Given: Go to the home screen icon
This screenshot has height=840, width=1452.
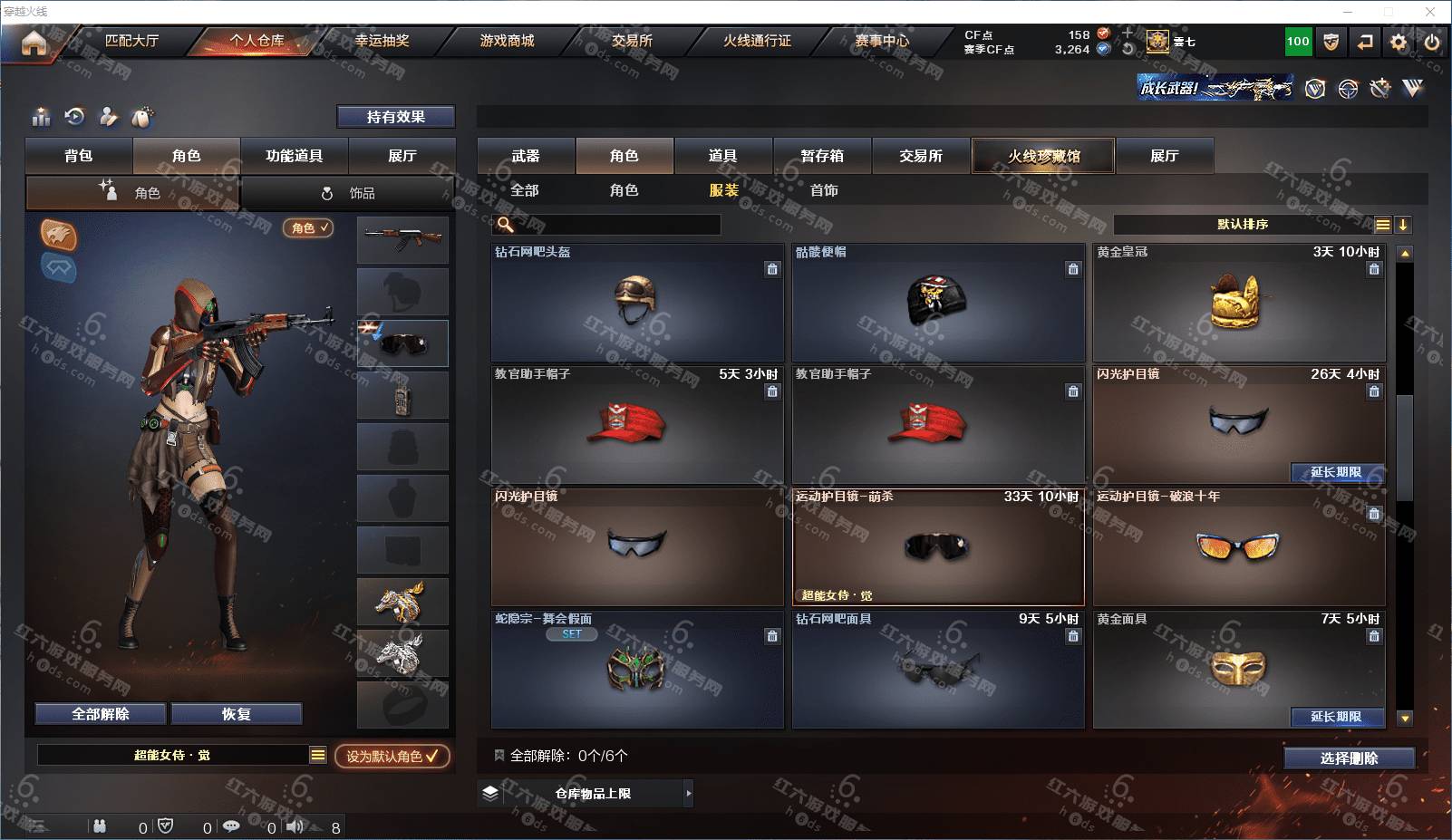Looking at the screenshot, I should click(34, 43).
